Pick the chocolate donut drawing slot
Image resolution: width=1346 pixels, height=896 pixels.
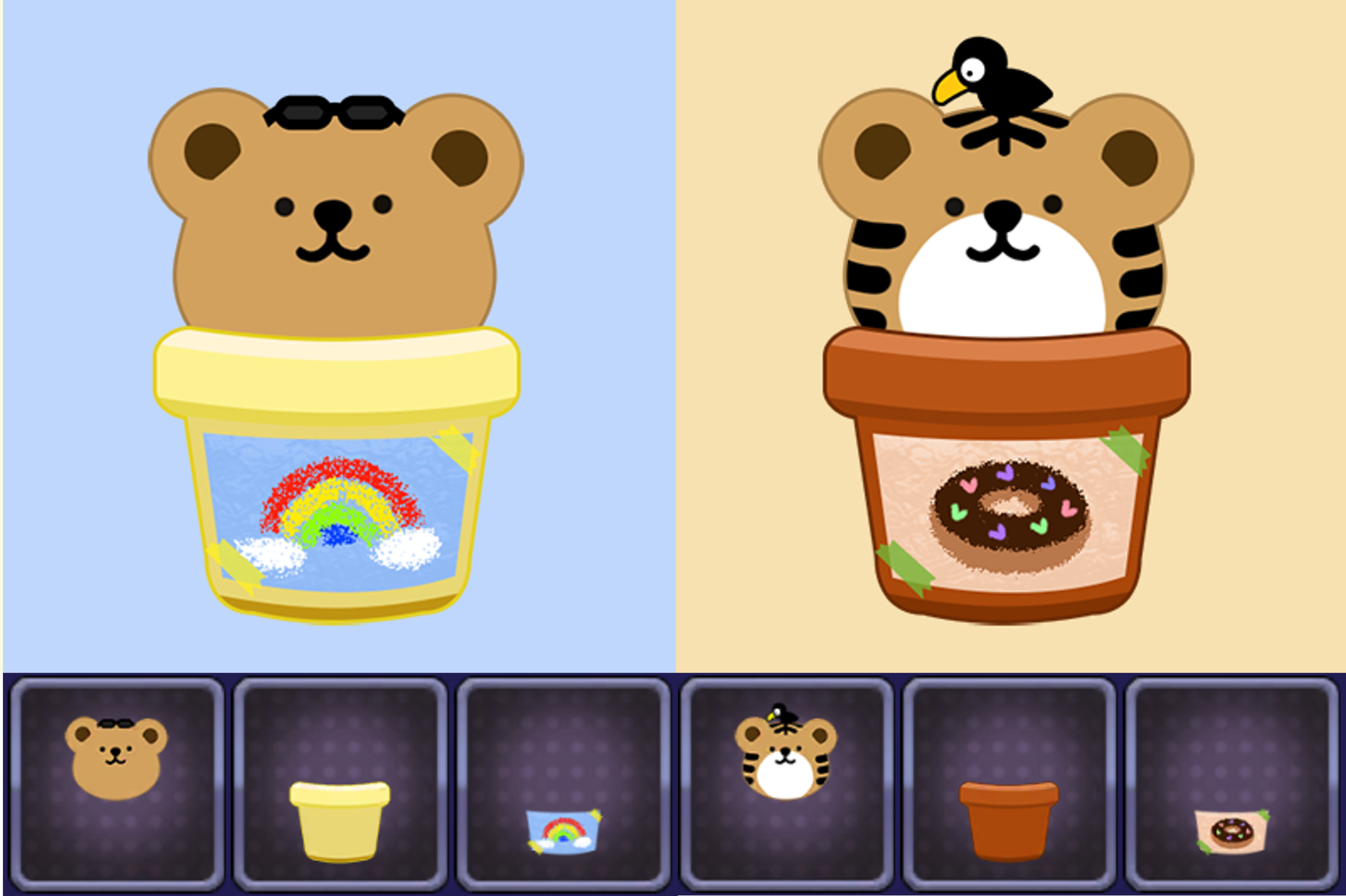point(1232,784)
